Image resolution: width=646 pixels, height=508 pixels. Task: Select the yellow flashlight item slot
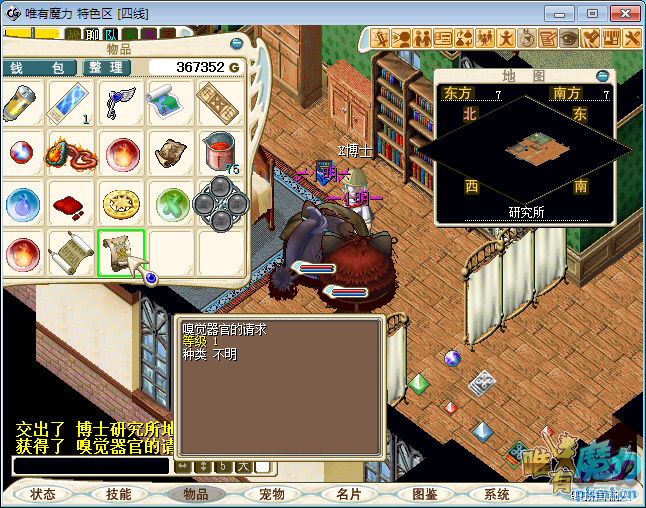click(22, 103)
